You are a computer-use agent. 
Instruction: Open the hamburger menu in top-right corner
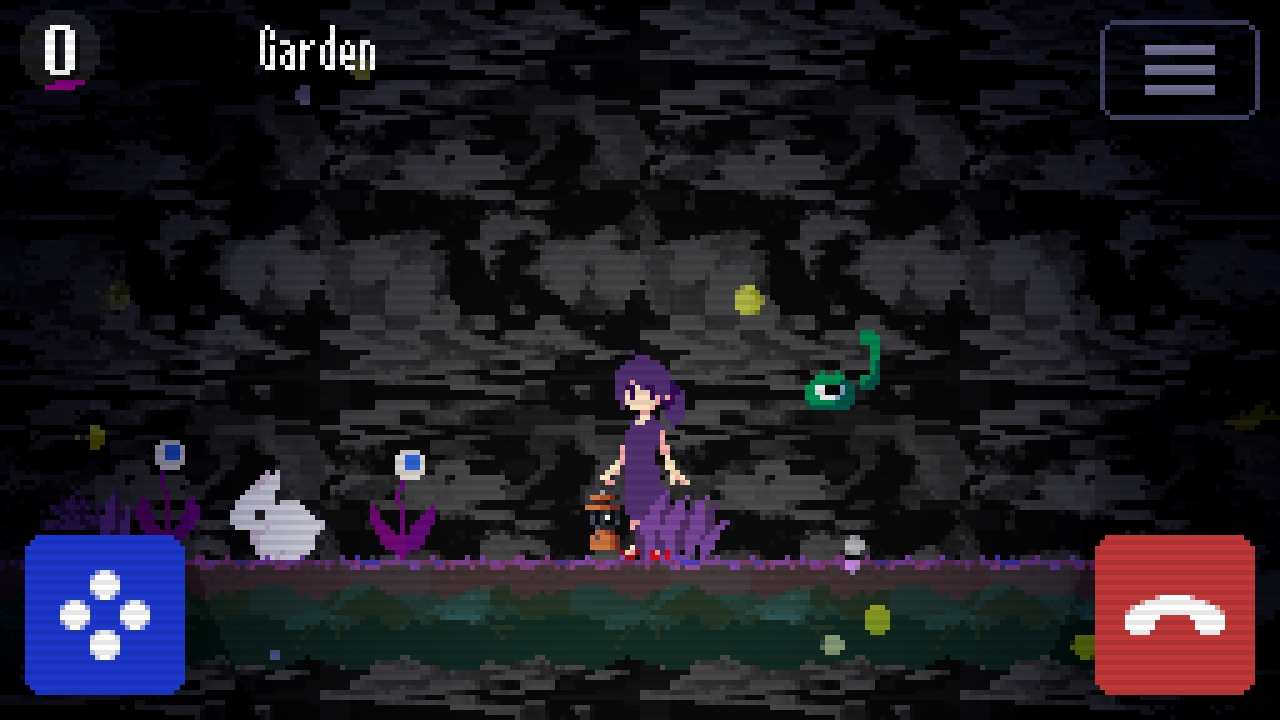tap(1178, 68)
